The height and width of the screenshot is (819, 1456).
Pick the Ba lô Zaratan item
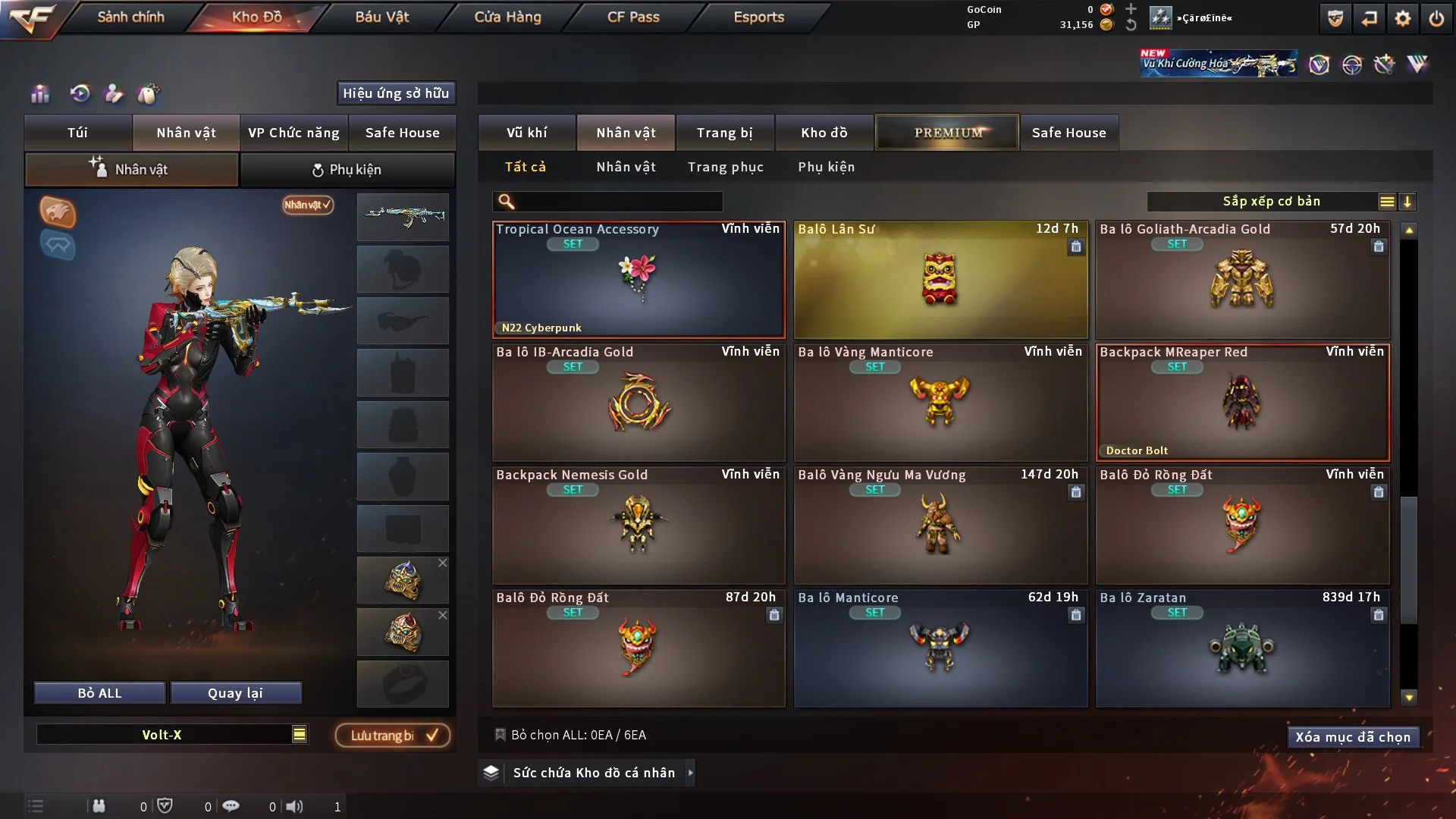[1242, 648]
